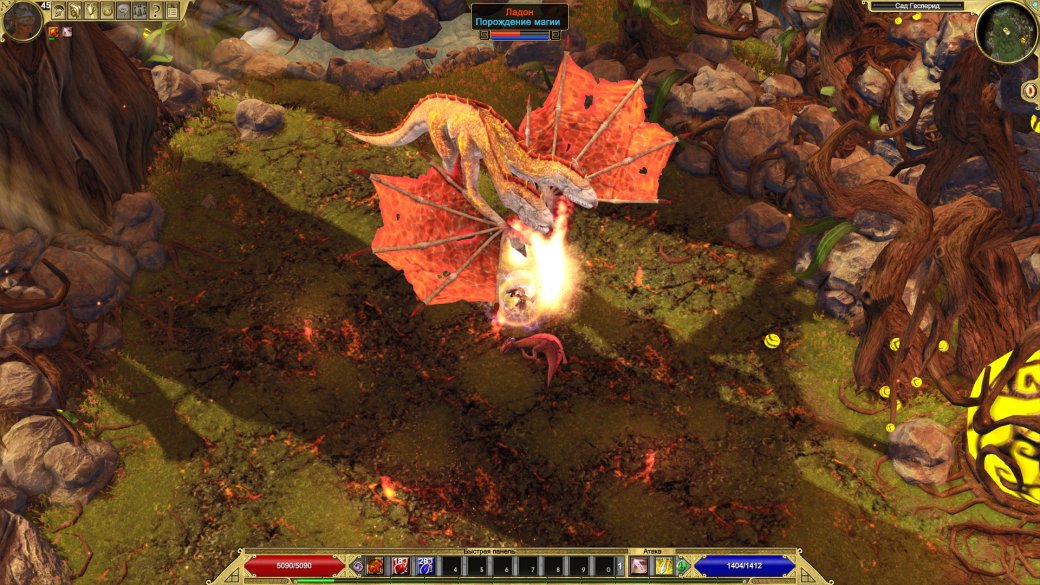The image size is (1040, 585).
Task: Click the minimap
Action: pos(1006,31)
